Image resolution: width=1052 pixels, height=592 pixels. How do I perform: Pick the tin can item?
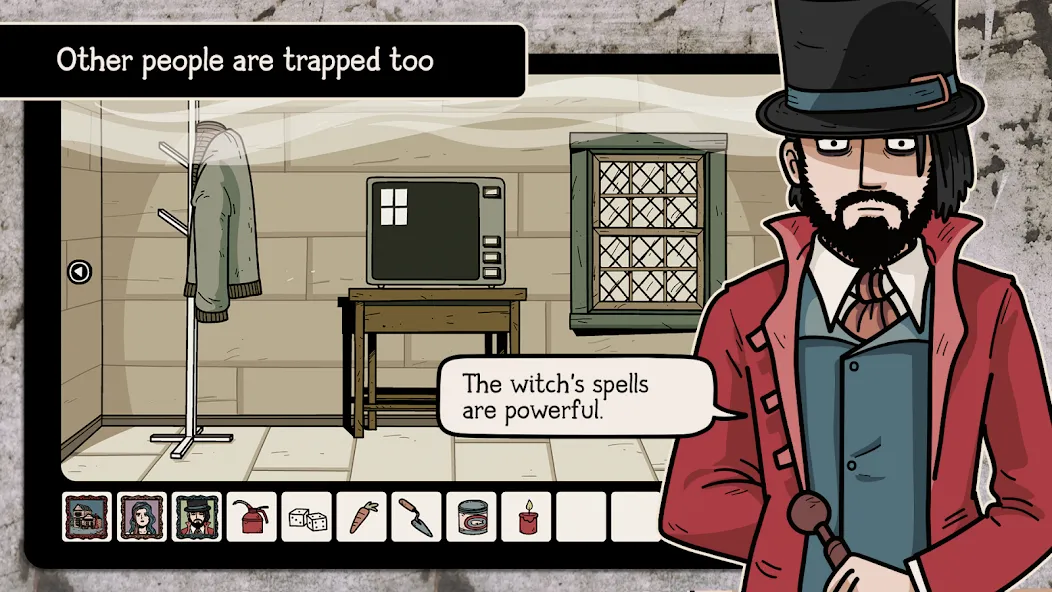(471, 517)
